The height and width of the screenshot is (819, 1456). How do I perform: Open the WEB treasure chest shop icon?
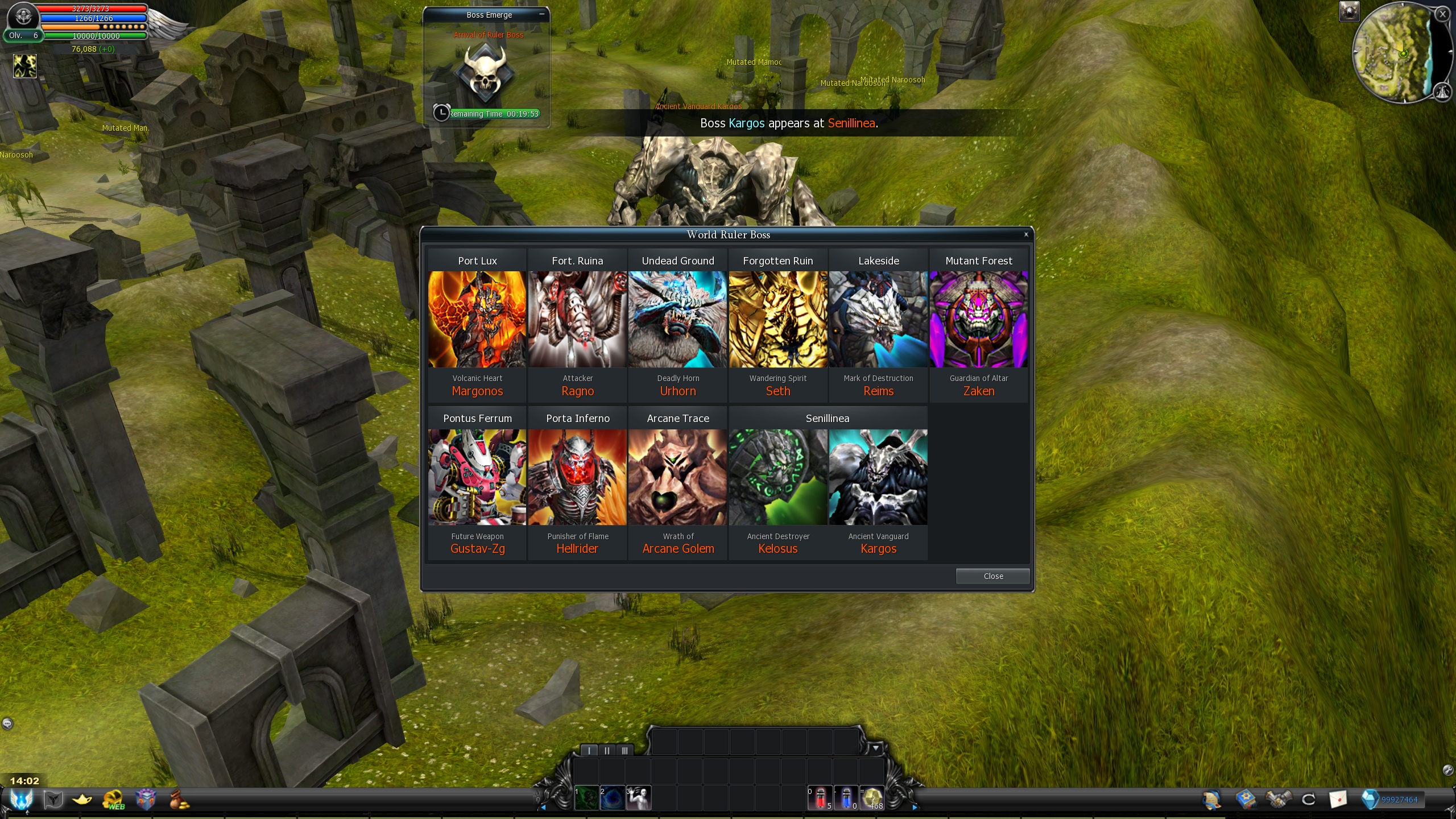click(x=114, y=800)
